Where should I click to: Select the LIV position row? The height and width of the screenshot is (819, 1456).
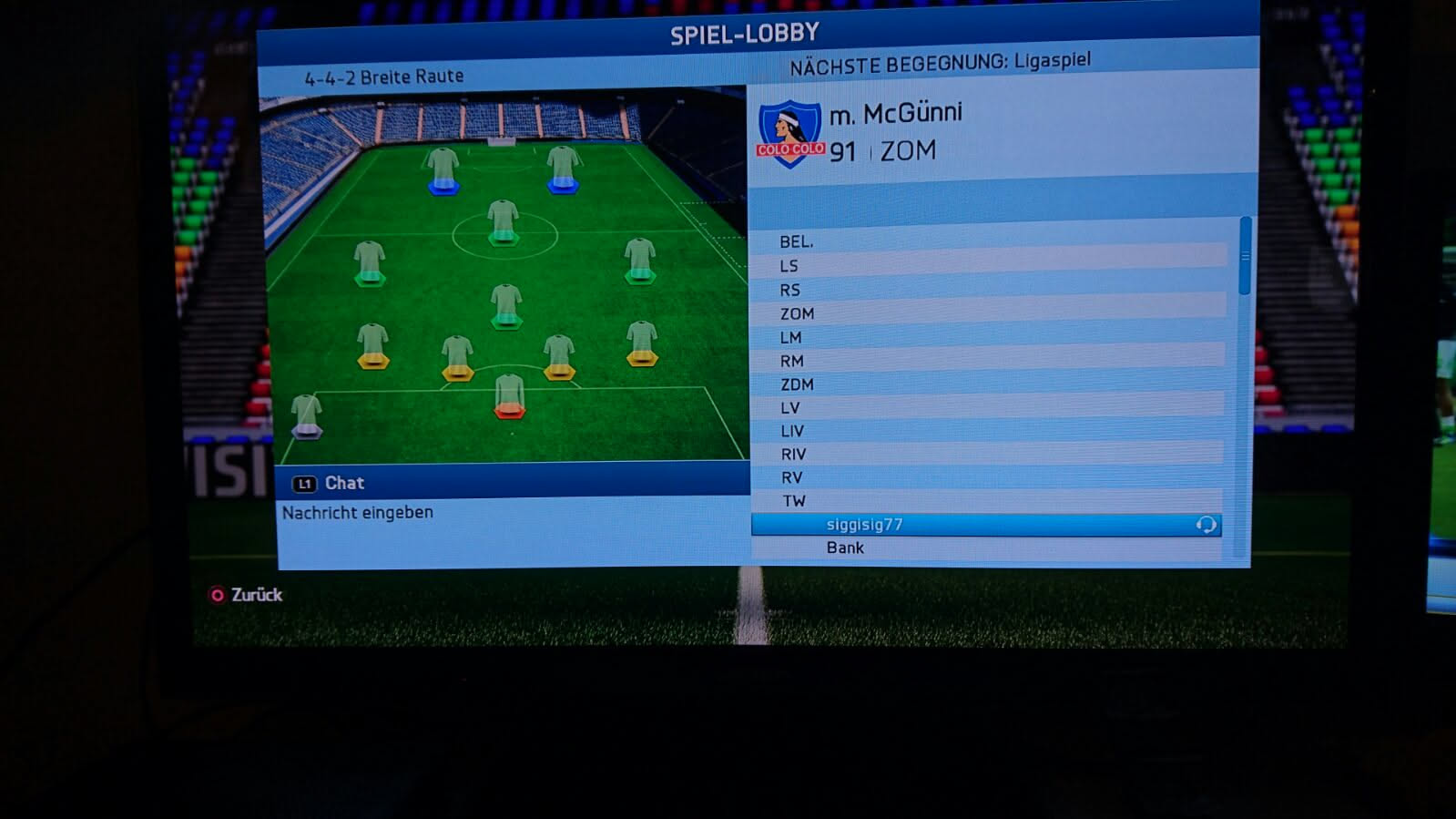(x=988, y=431)
